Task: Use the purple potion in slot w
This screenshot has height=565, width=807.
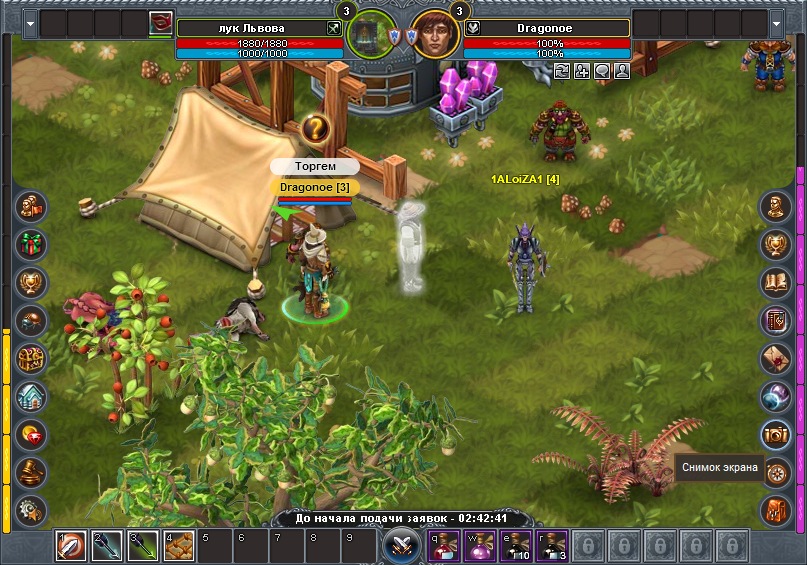Action: coord(480,546)
